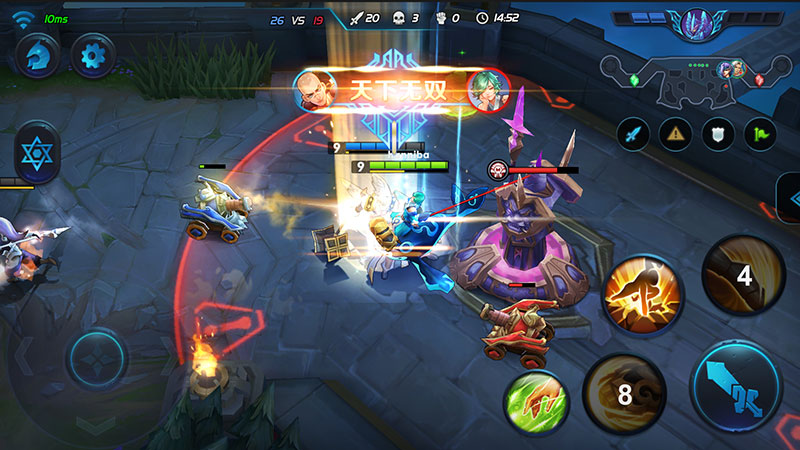Screen dimensions: 800x450
Task: Send the blue sword attack signal
Action: tap(632, 130)
